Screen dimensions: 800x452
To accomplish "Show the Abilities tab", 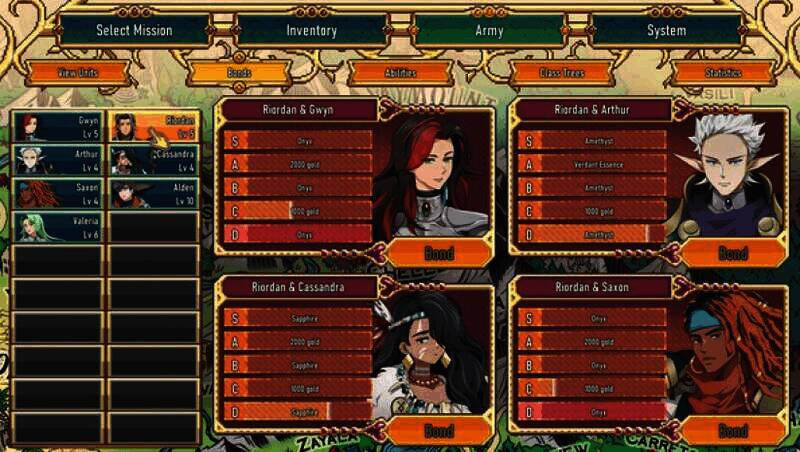I will click(x=400, y=73).
